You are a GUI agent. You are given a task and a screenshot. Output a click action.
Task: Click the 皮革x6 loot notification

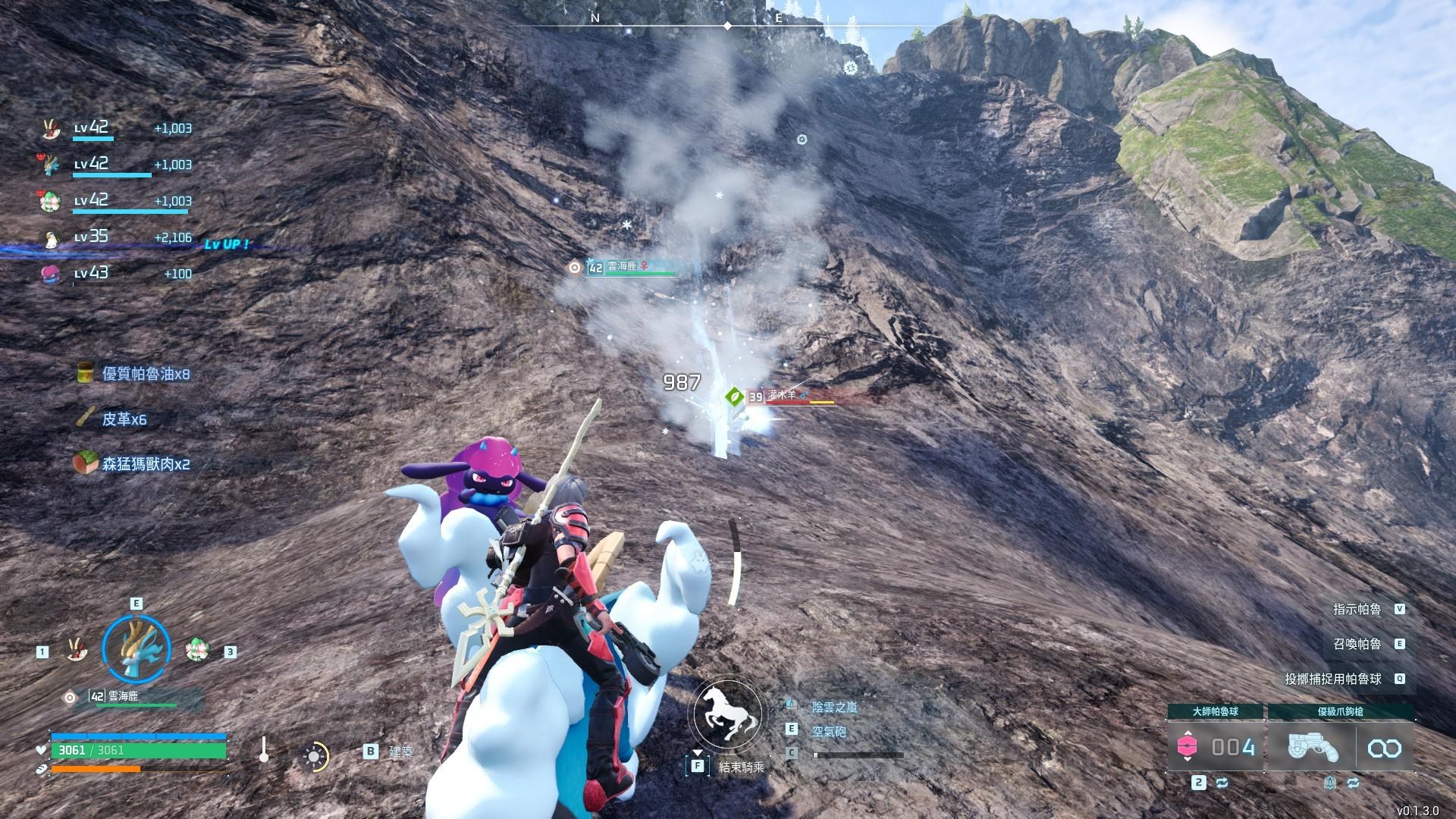tap(114, 419)
